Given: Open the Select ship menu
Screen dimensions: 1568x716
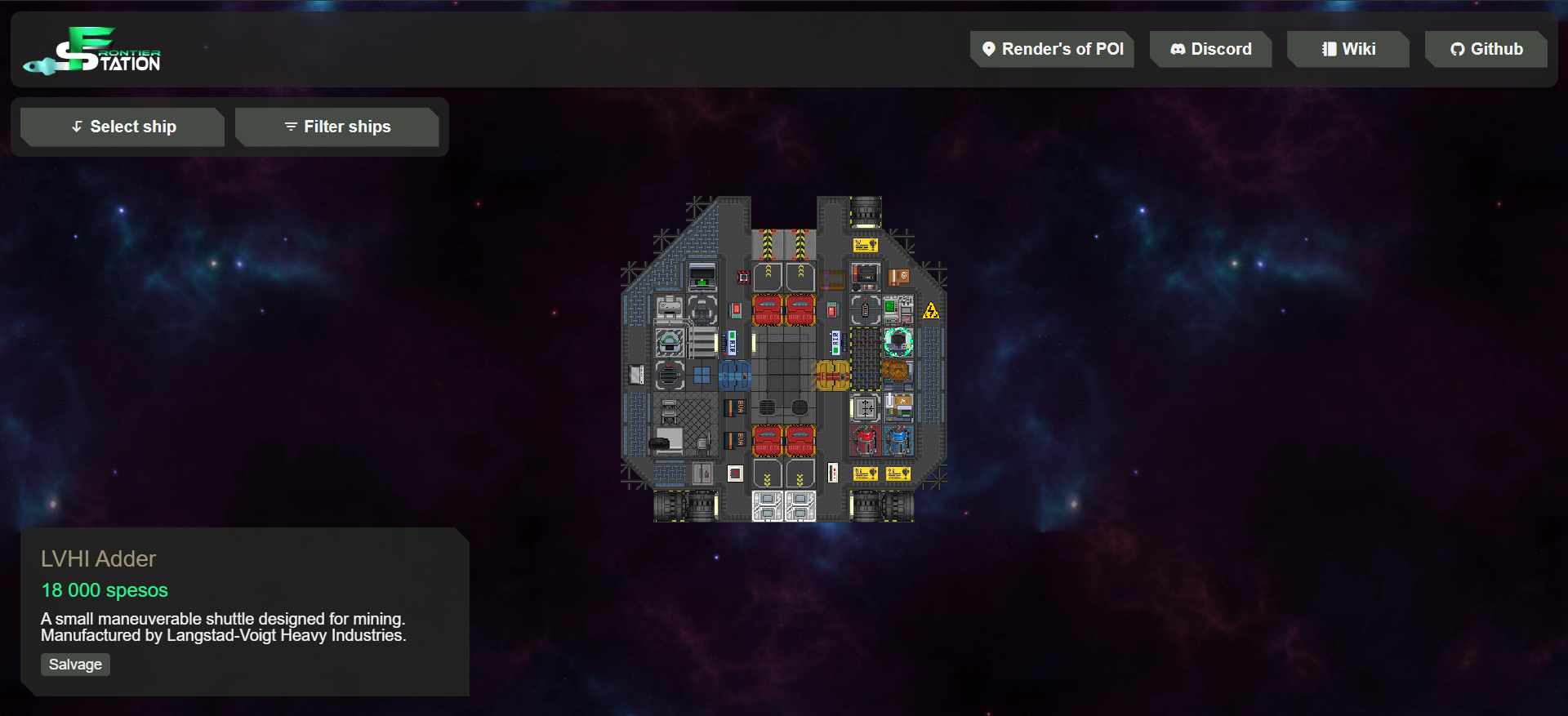Looking at the screenshot, I should pyautogui.click(x=122, y=127).
